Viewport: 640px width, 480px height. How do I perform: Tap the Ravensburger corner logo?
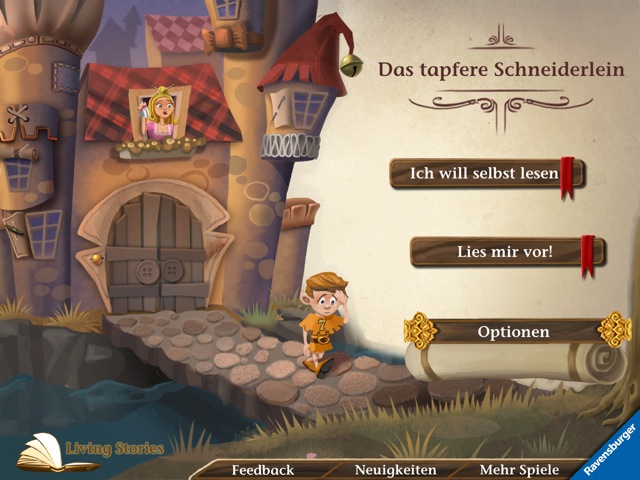(610, 448)
